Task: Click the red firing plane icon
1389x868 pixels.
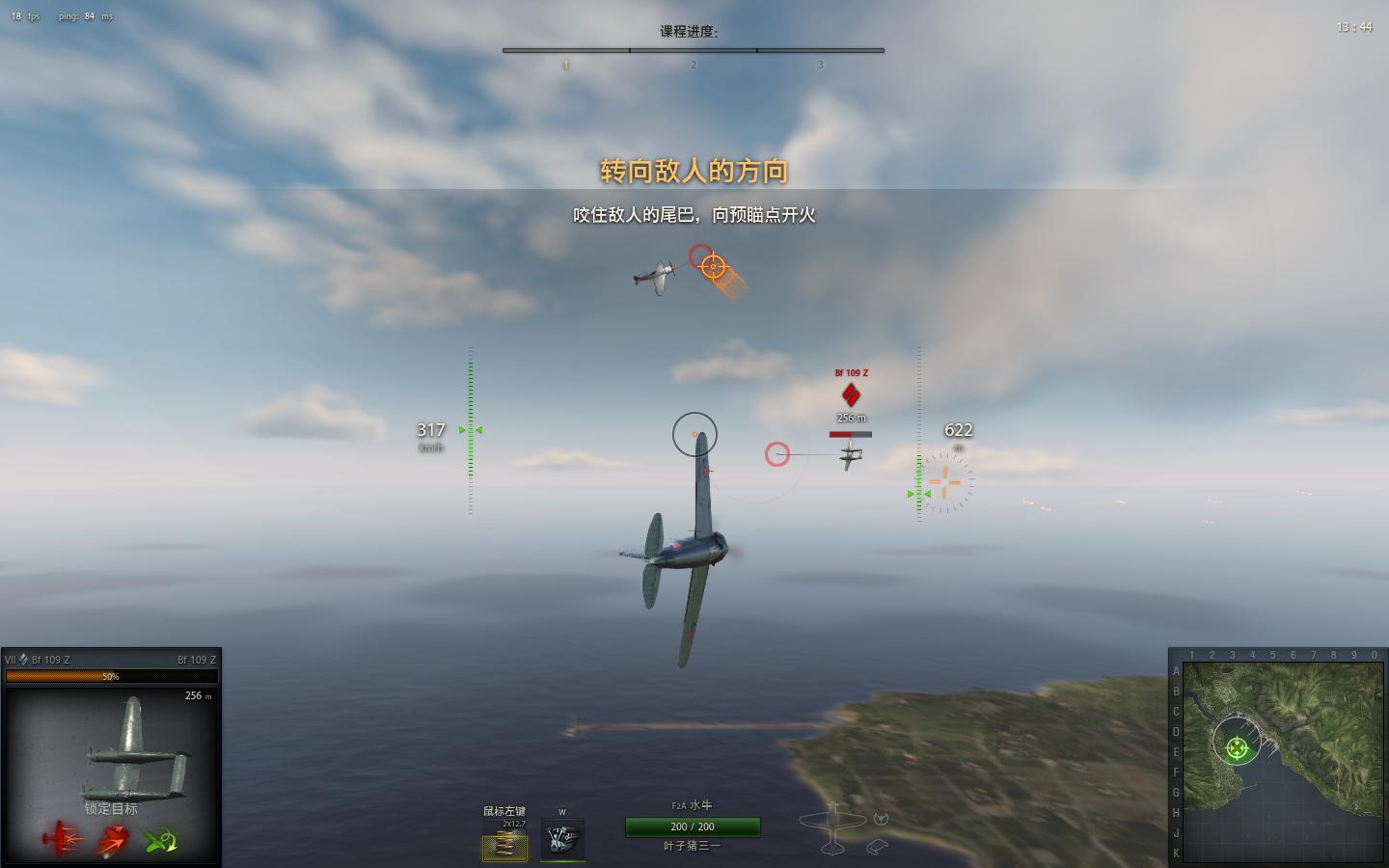Action: point(62,840)
